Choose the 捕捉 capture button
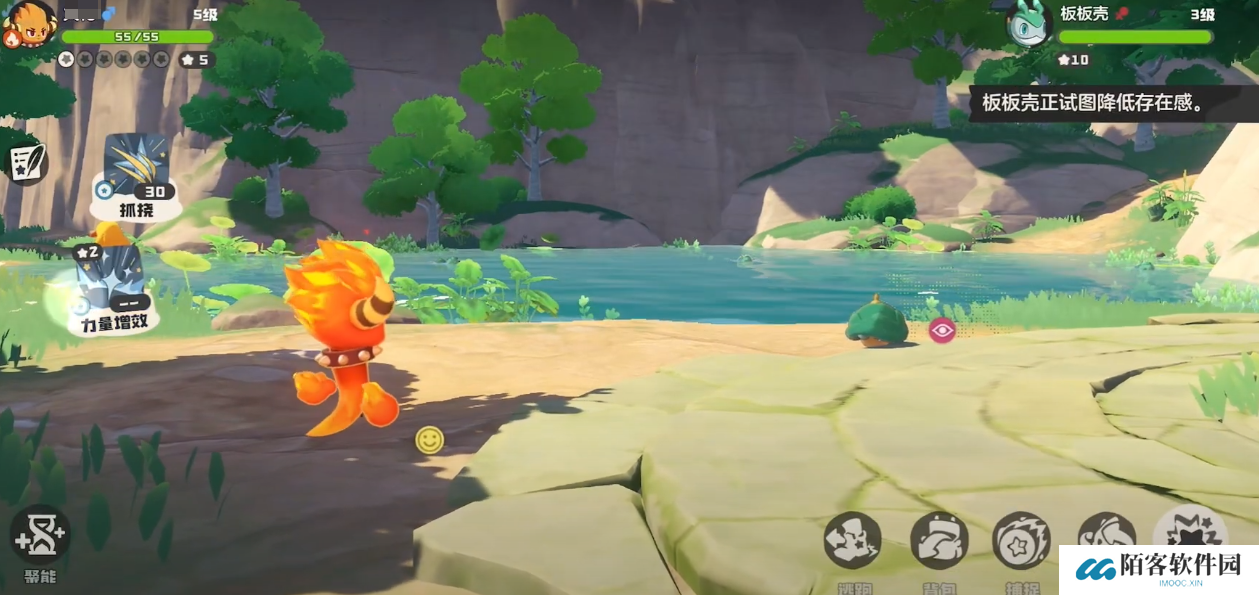The width and height of the screenshot is (1259, 595). [x=1021, y=542]
